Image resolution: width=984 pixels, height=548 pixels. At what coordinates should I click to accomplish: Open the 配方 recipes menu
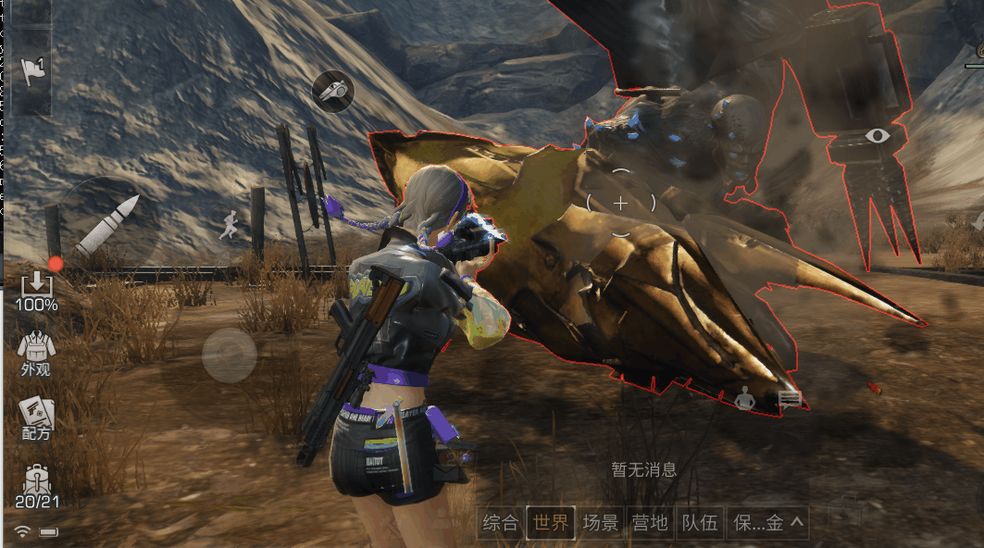pos(35,418)
